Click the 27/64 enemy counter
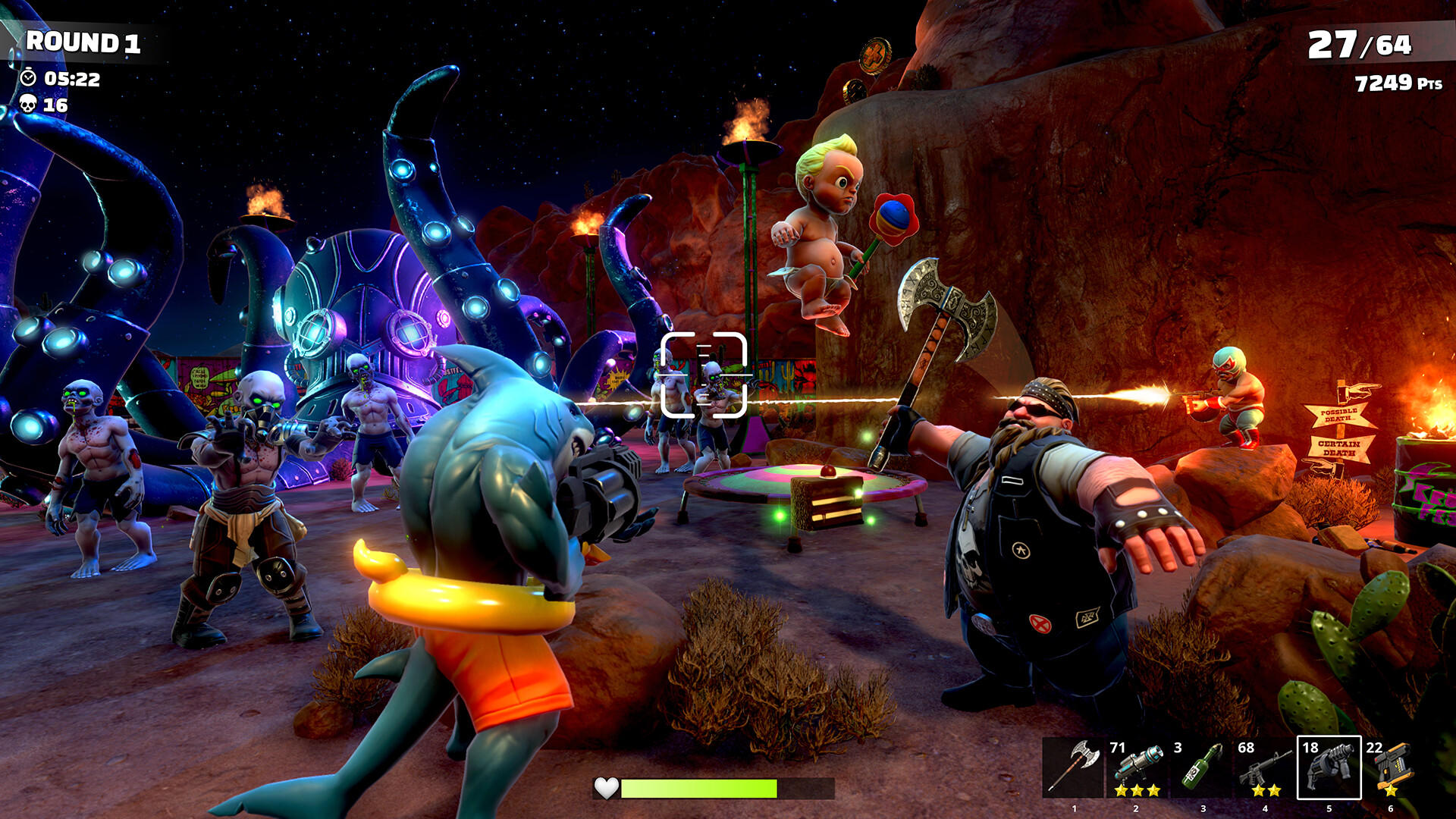Viewport: 1456px width, 819px height. pyautogui.click(x=1361, y=44)
